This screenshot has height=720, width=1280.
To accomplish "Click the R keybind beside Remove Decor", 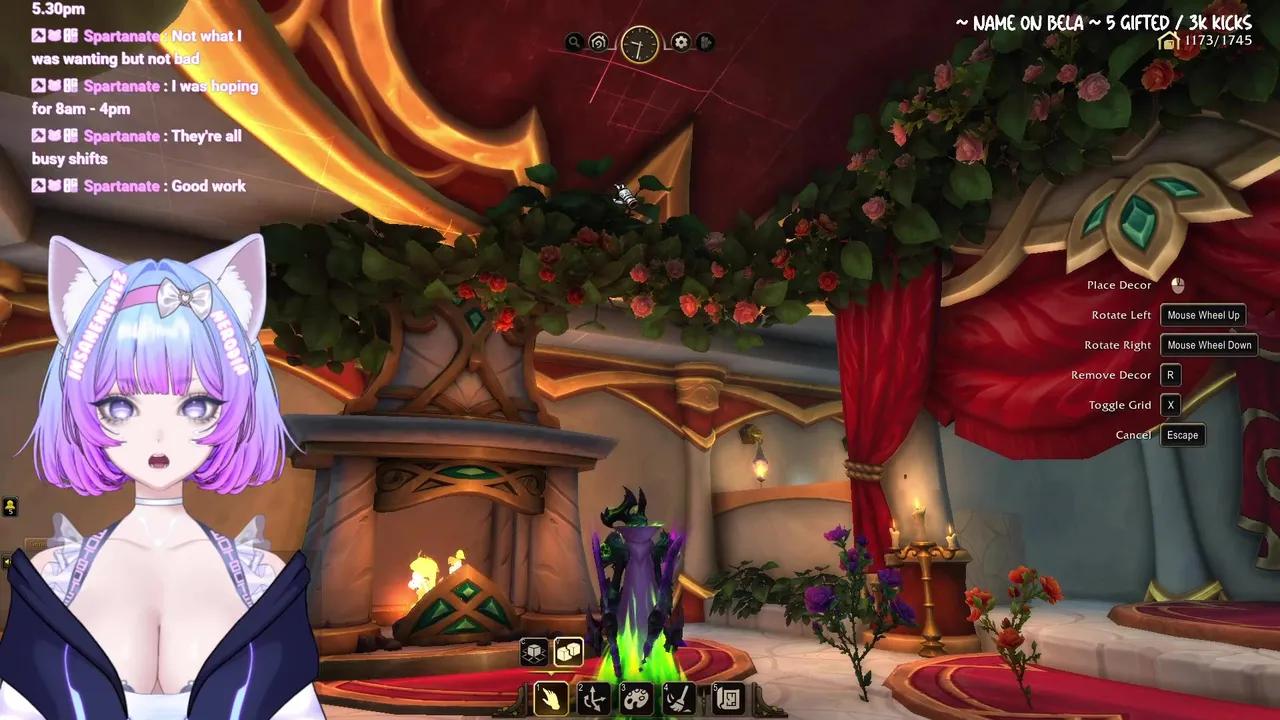I will point(1170,375).
